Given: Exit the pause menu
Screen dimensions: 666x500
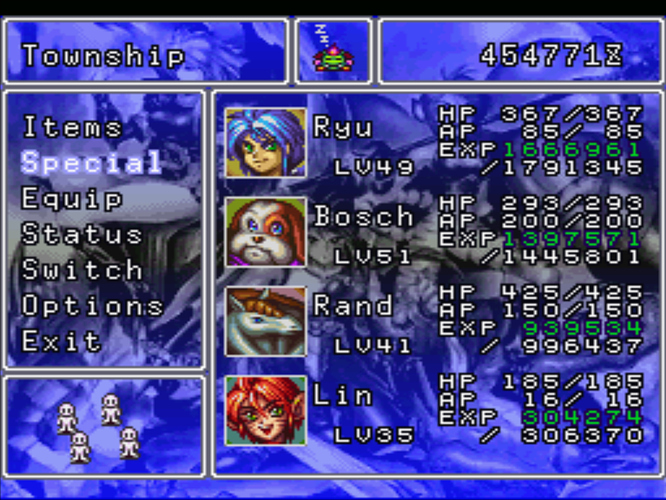Looking at the screenshot, I should tap(62, 341).
